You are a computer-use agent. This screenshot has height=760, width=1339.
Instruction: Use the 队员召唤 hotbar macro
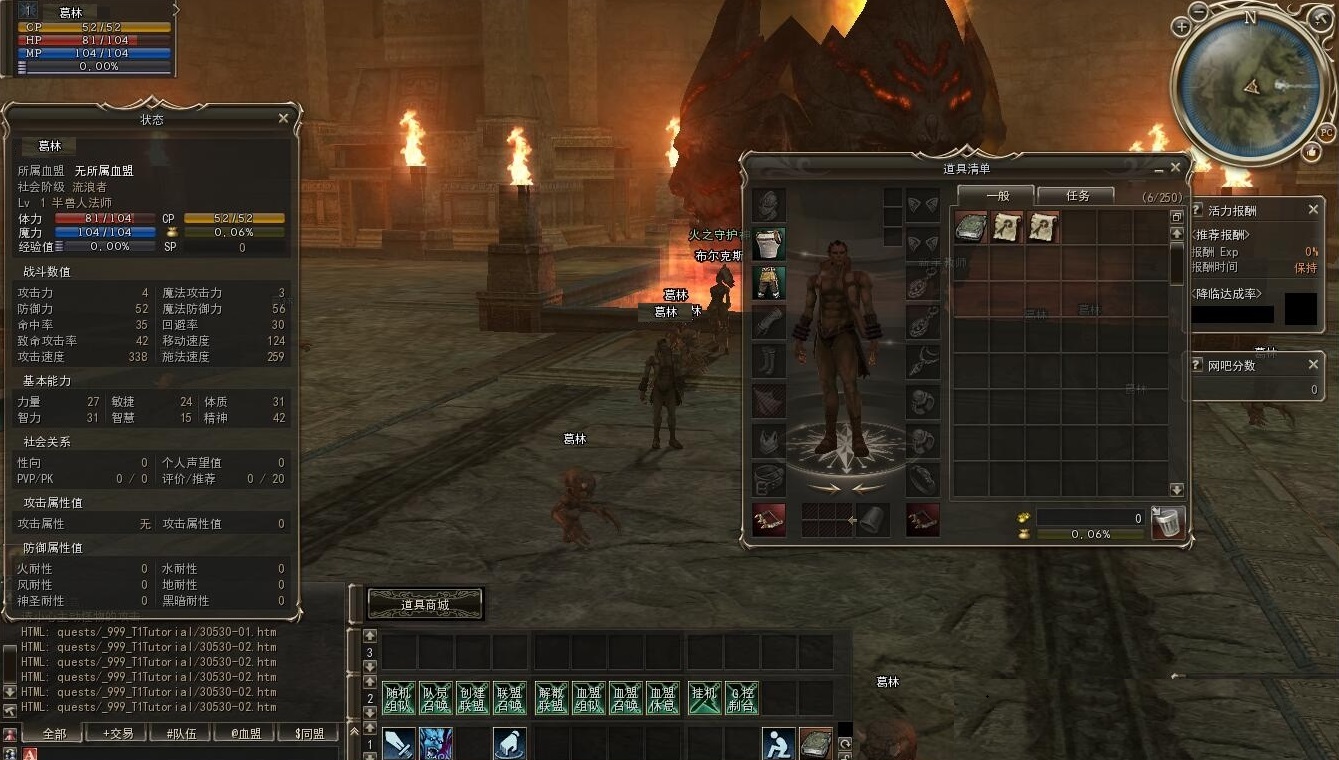click(435, 698)
